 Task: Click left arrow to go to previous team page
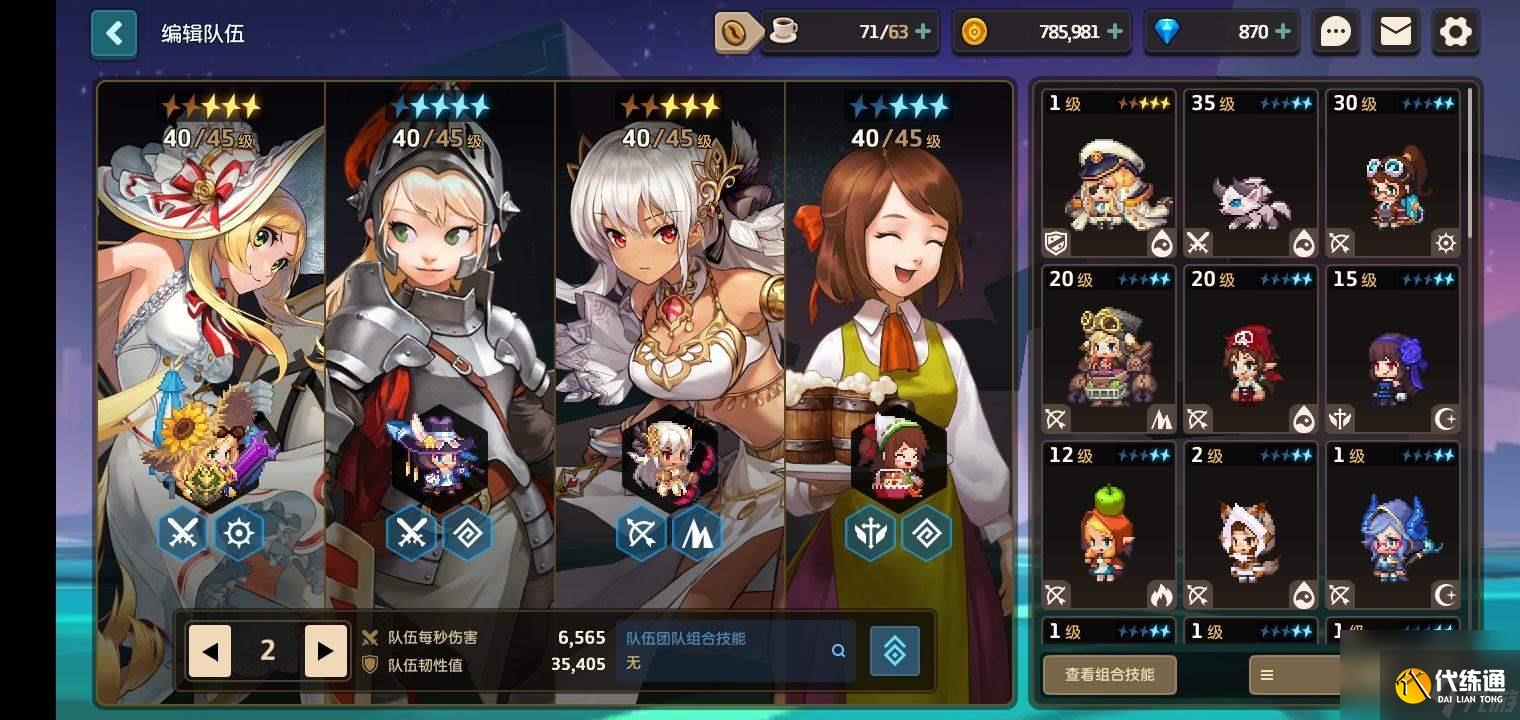pyautogui.click(x=209, y=650)
